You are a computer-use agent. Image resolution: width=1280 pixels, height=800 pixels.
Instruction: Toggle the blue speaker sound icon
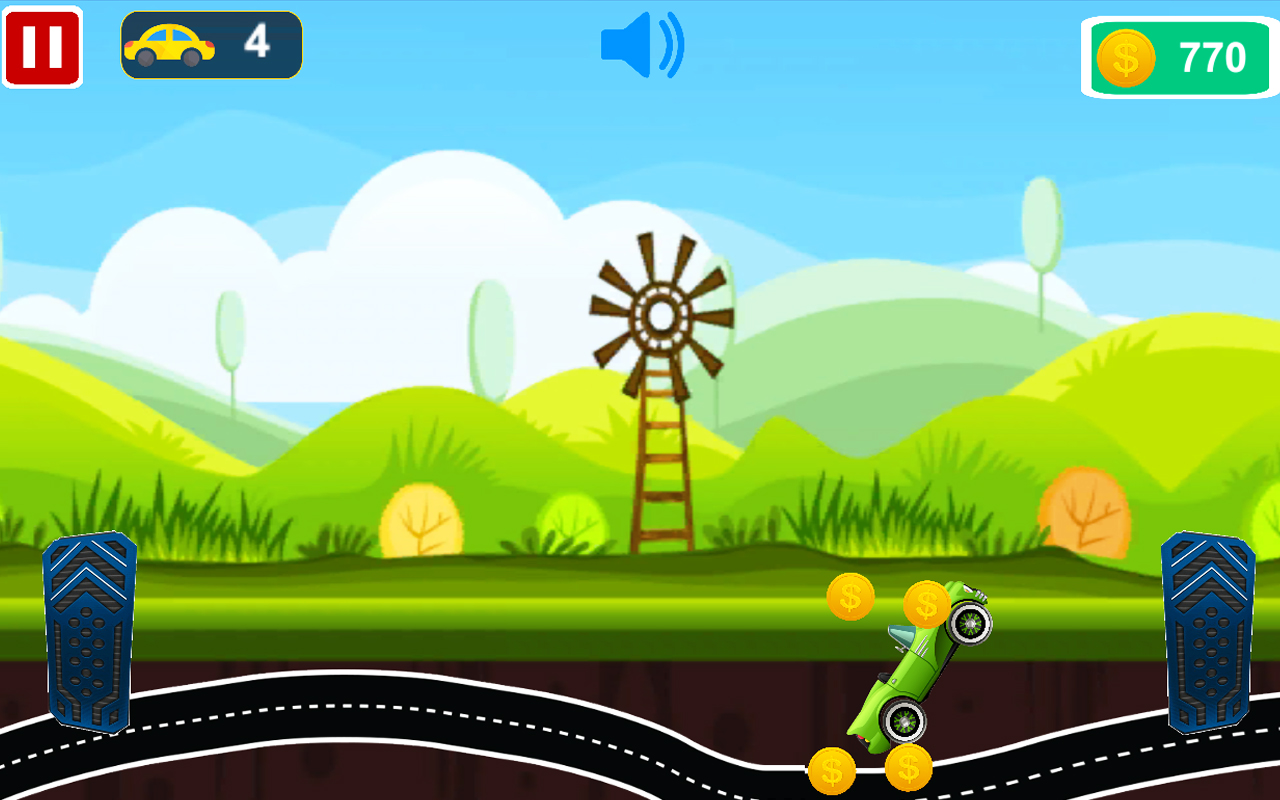[x=641, y=45]
